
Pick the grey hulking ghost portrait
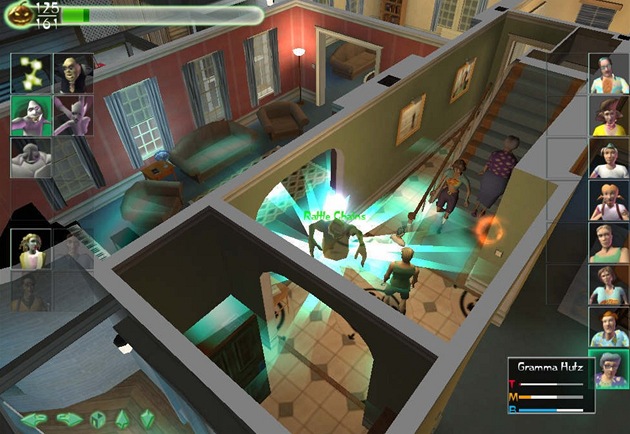click(x=30, y=157)
